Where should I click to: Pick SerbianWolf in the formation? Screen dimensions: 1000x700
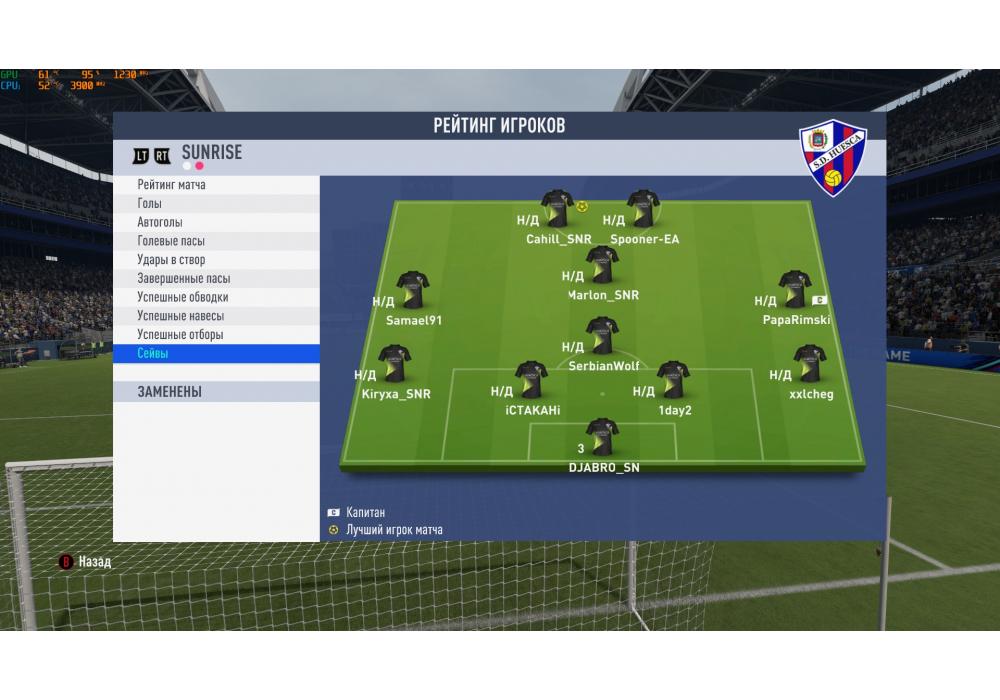click(x=601, y=336)
